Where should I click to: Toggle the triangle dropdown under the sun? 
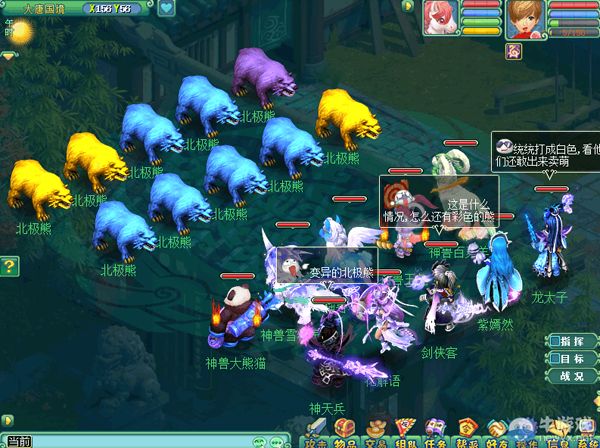tap(9, 57)
